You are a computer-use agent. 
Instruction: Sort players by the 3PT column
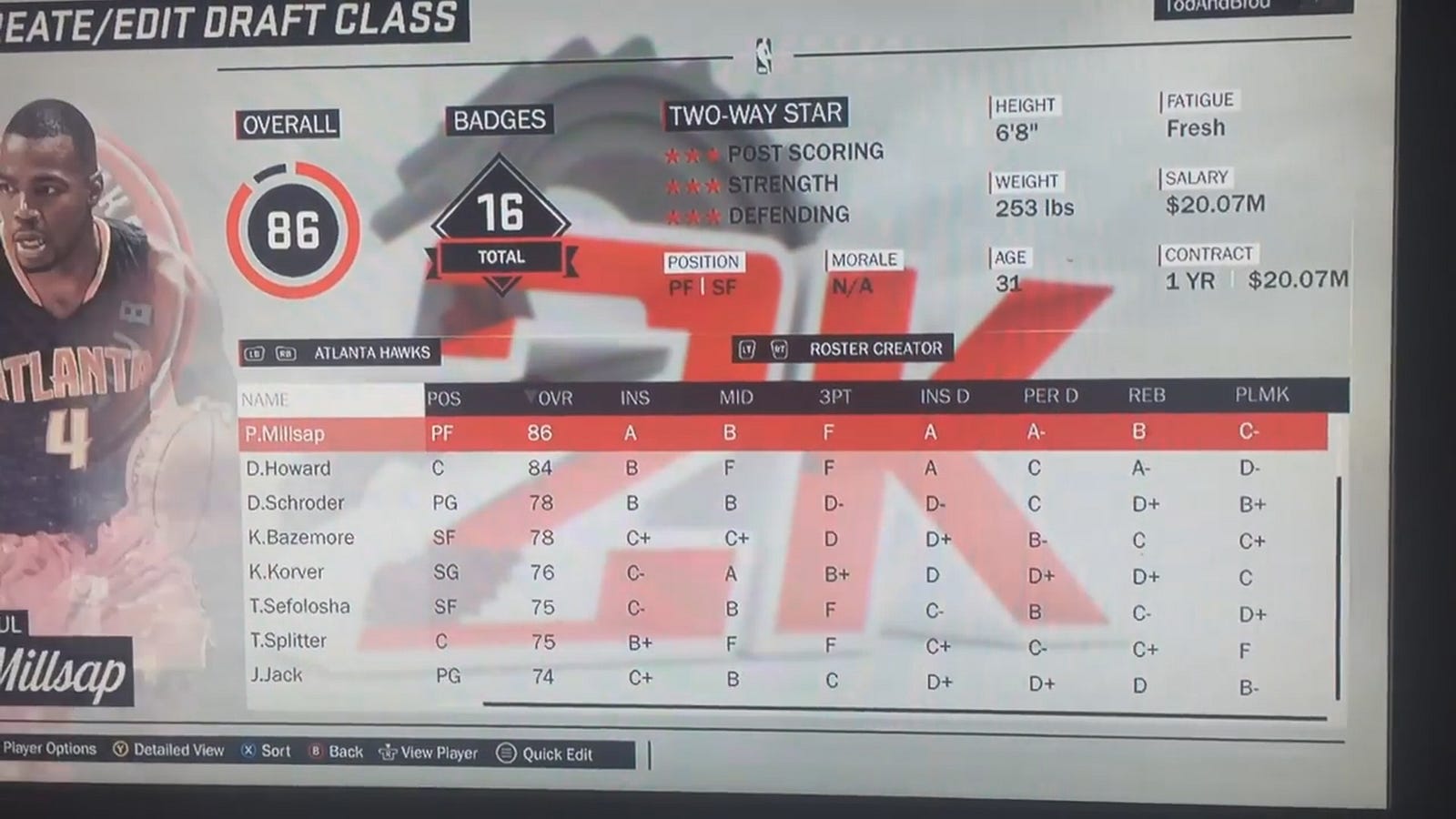click(x=834, y=397)
